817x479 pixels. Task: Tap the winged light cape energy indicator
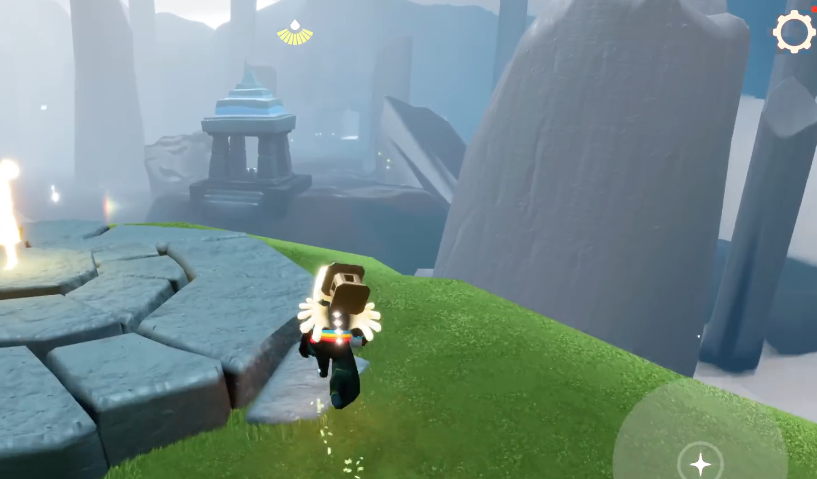295,34
